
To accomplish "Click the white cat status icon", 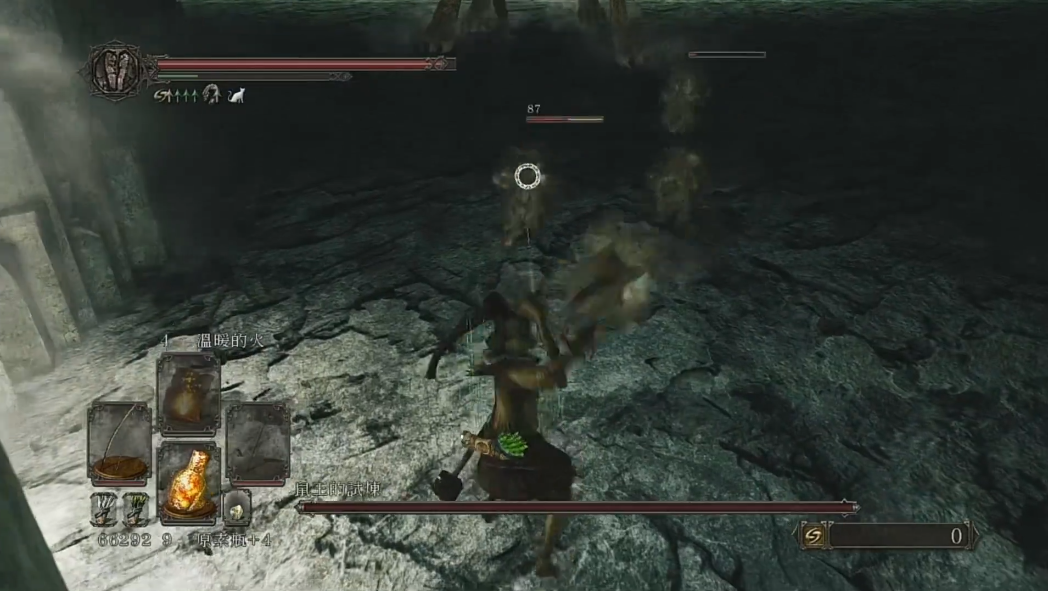I will [x=237, y=95].
